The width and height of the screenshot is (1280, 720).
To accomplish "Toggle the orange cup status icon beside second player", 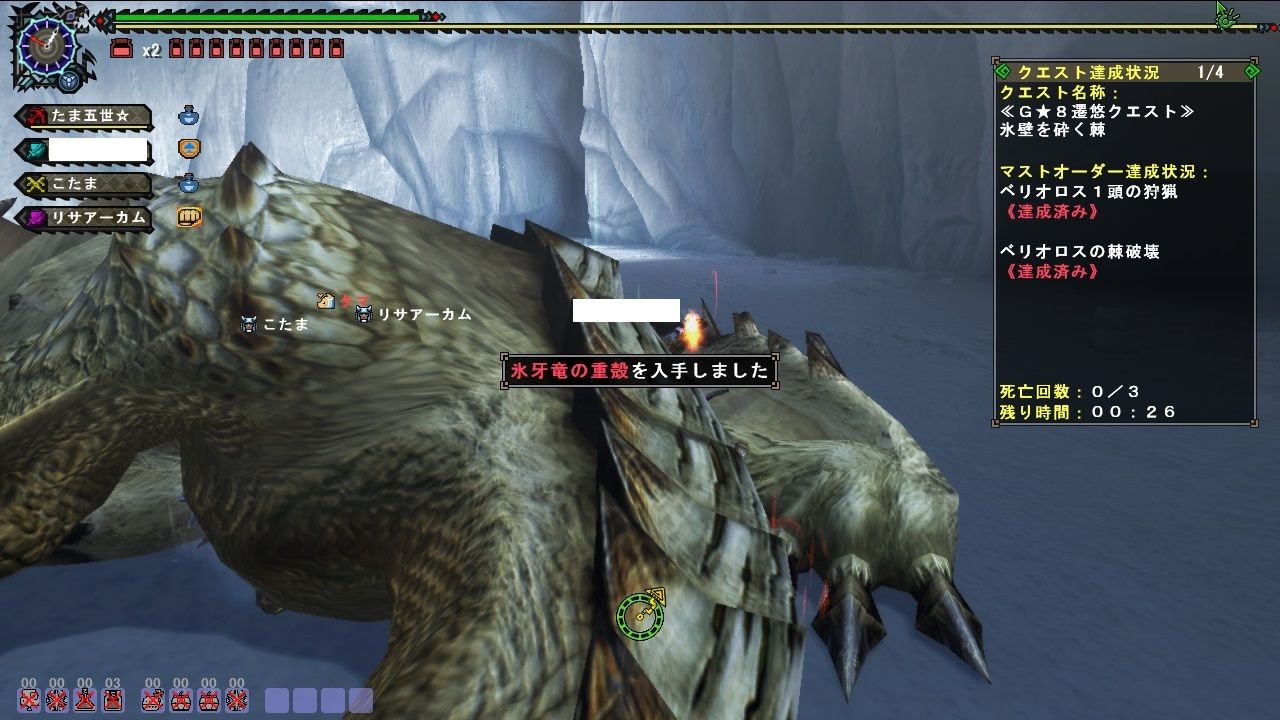I will pos(187,148).
